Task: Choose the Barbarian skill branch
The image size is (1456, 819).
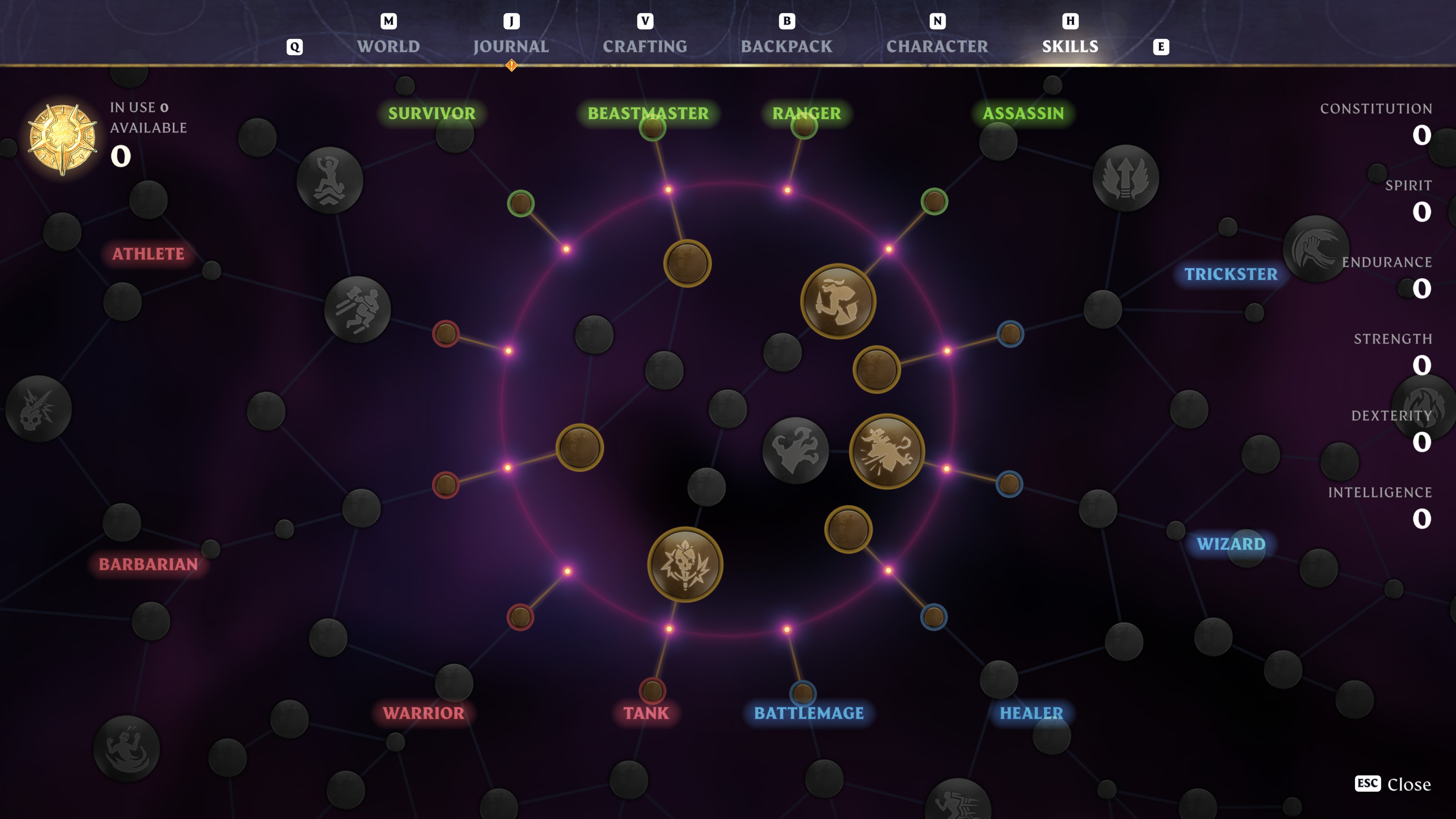Action: point(148,564)
